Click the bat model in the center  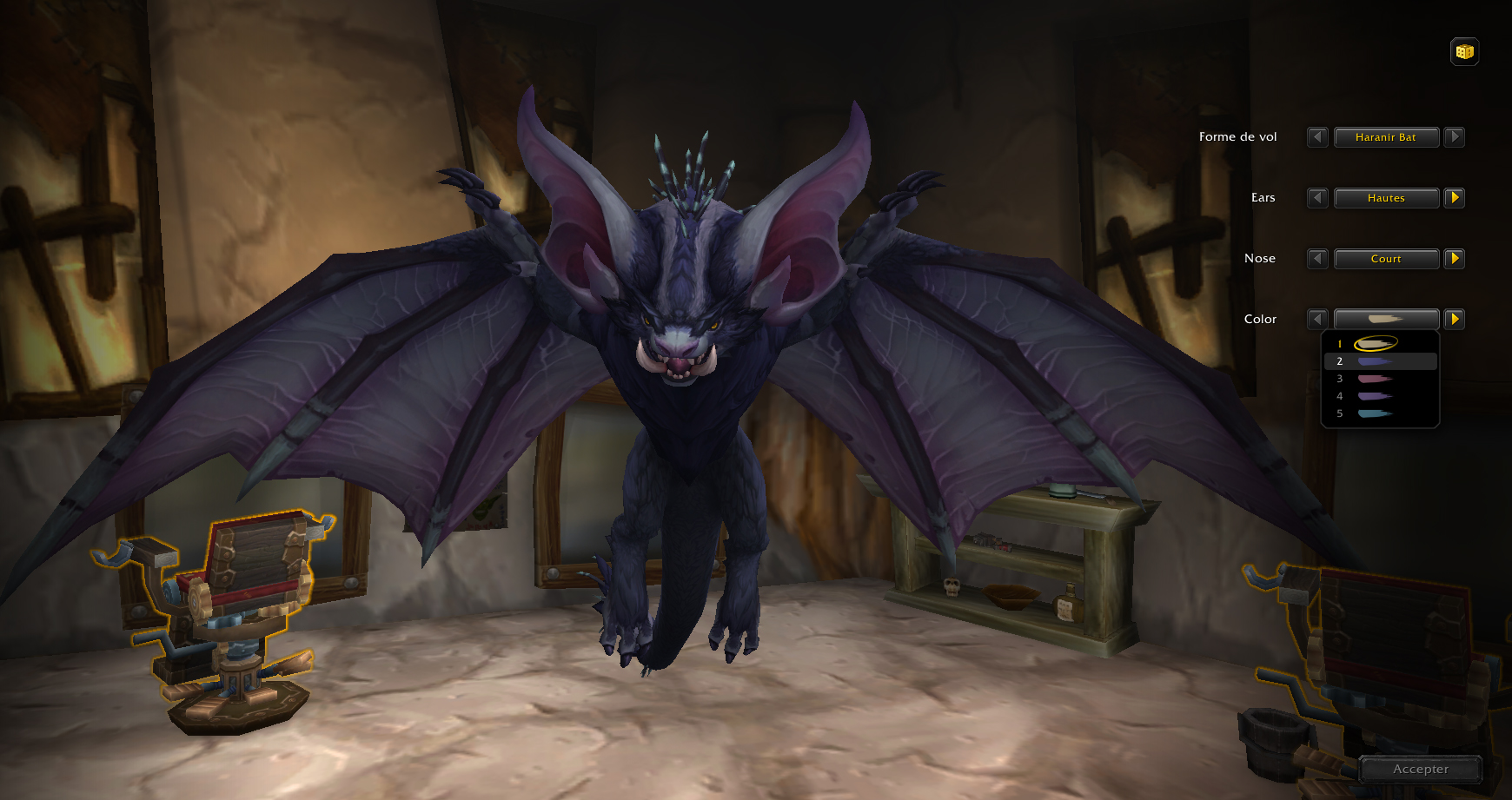686,391
